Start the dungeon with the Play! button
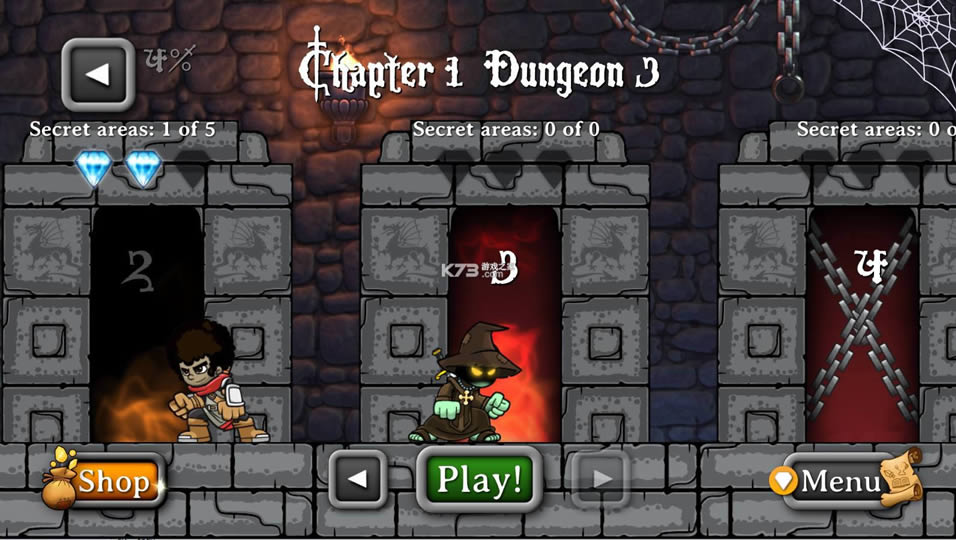The image size is (956, 540). tap(479, 480)
